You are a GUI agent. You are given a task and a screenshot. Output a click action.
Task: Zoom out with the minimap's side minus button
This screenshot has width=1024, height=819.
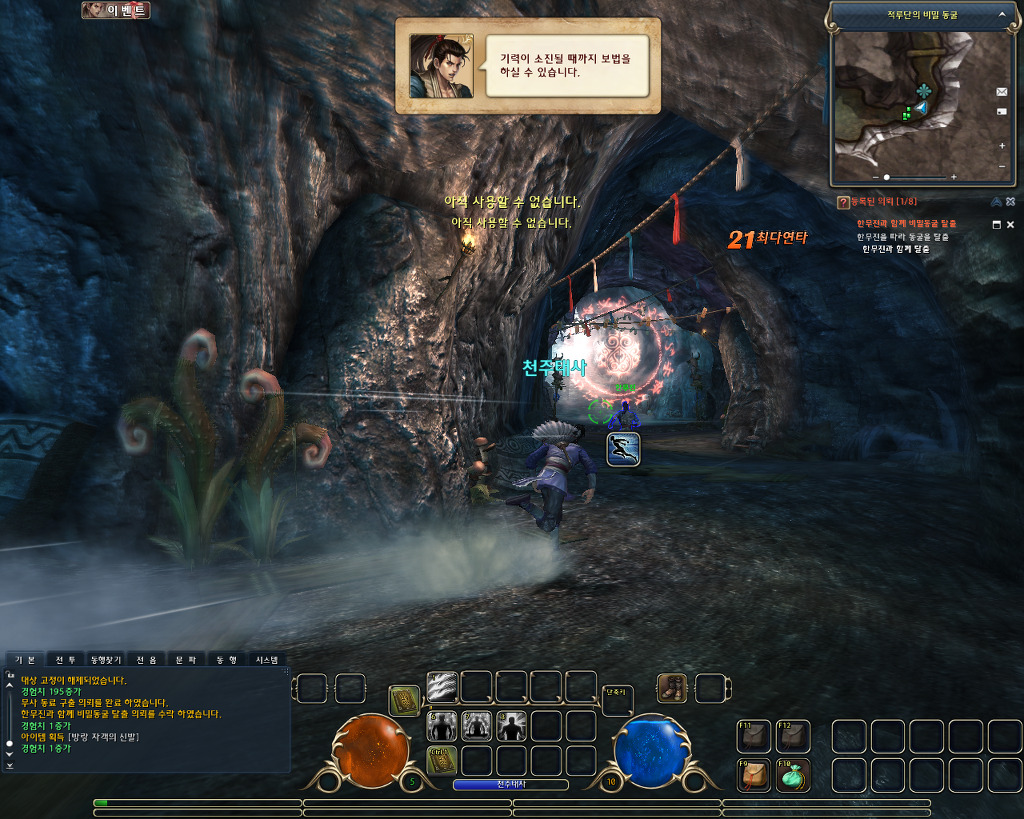click(1002, 166)
